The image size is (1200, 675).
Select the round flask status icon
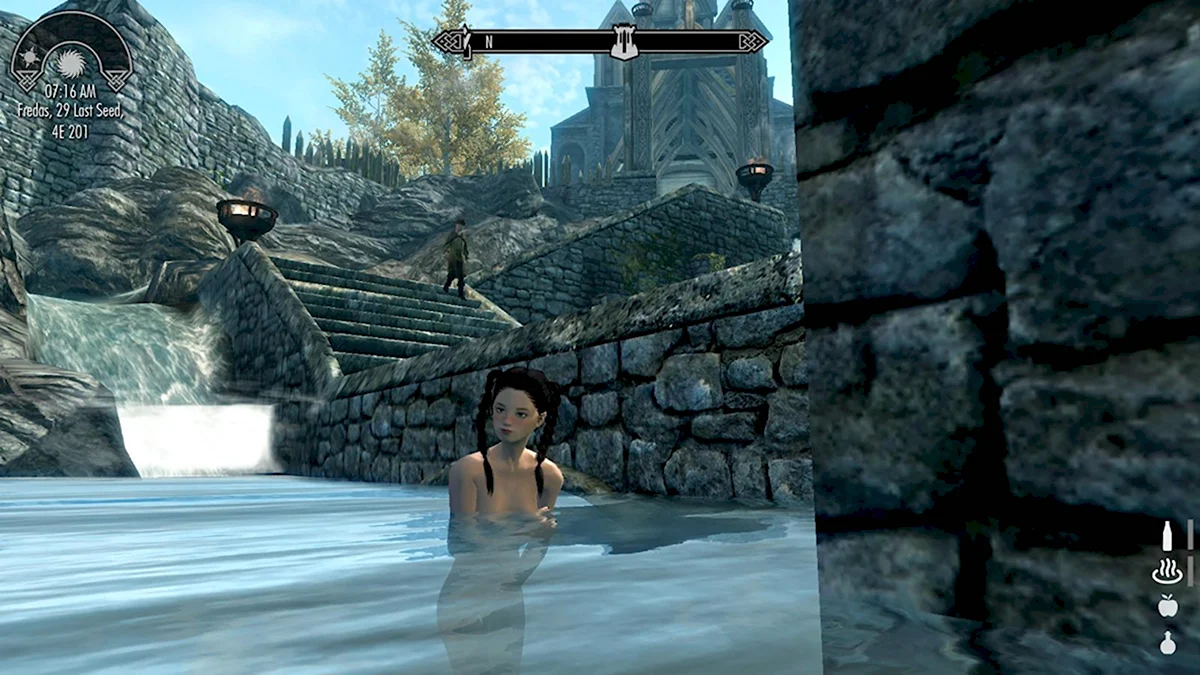pos(1166,643)
